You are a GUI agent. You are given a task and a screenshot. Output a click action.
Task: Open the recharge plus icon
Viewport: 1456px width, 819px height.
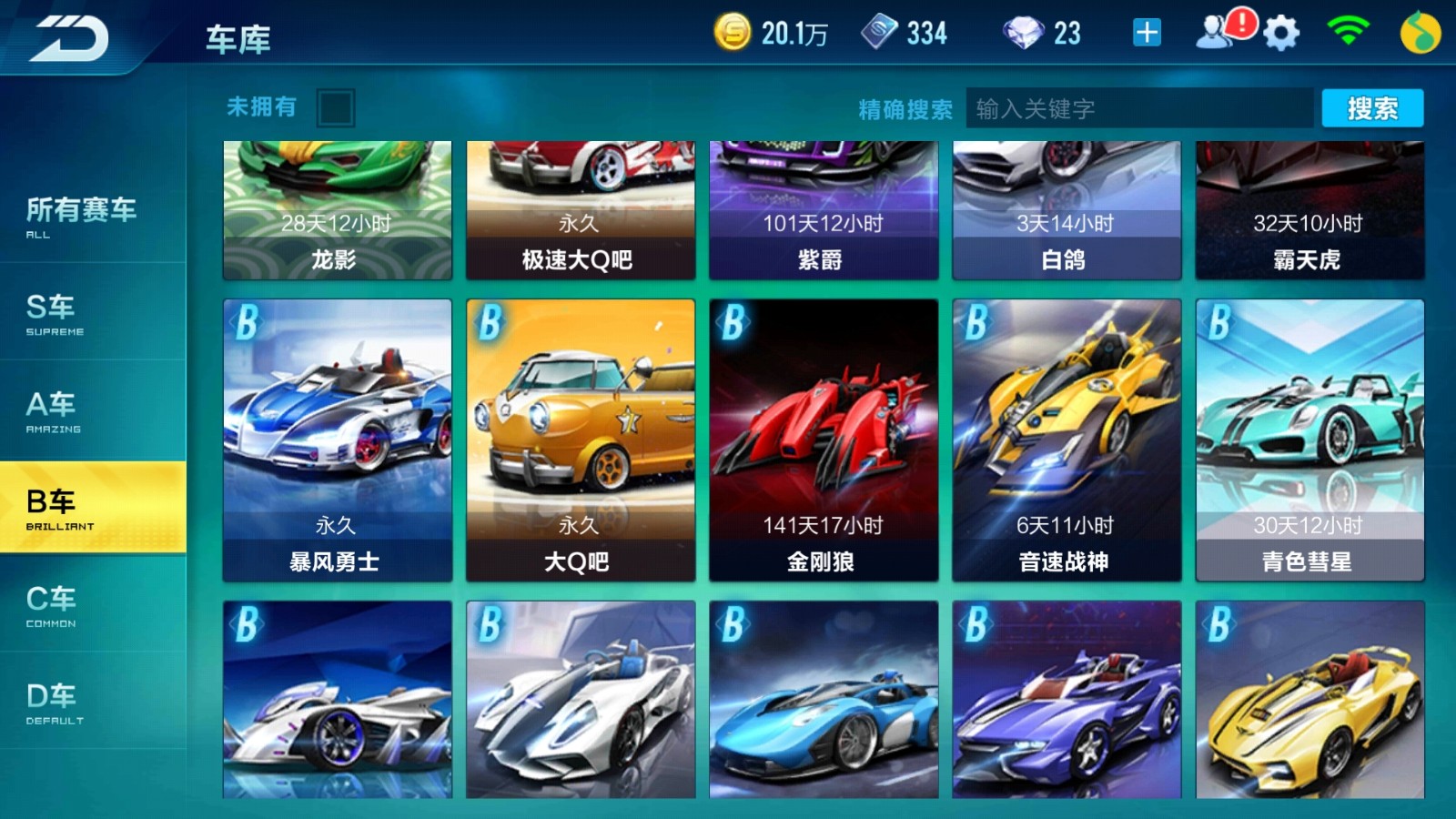(x=1146, y=32)
